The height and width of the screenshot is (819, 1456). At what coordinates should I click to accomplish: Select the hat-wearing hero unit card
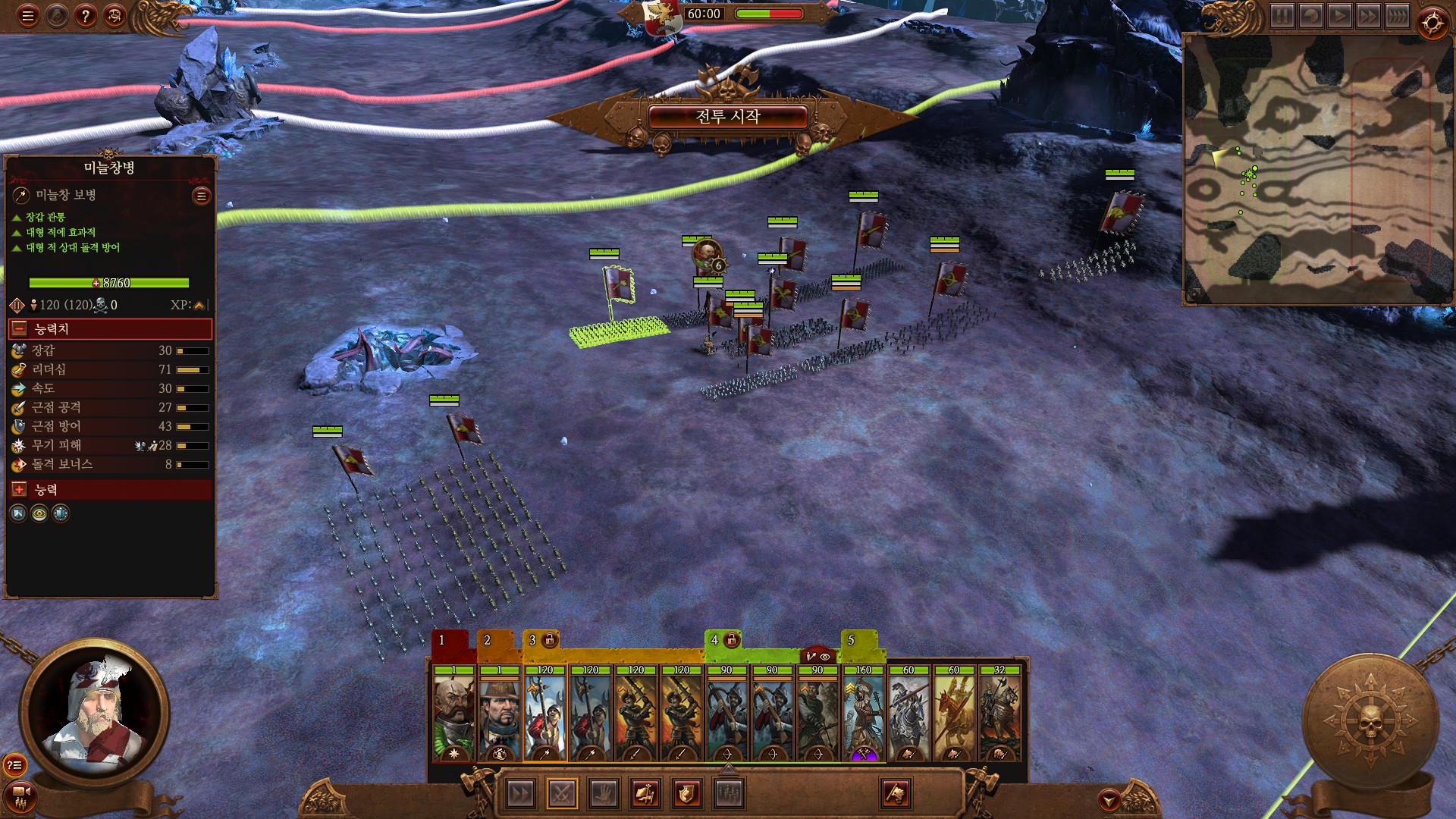[499, 714]
